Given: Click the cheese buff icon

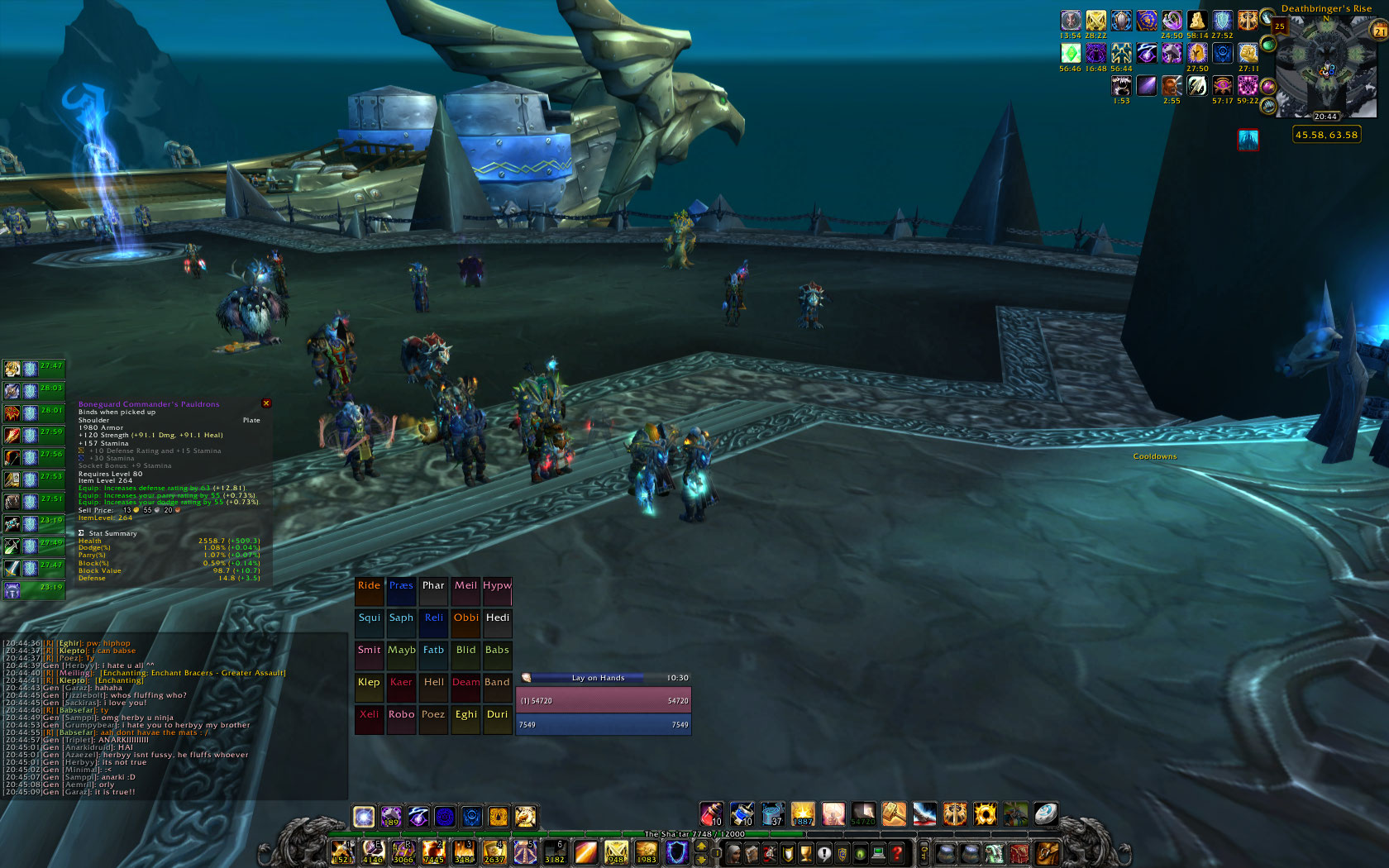Looking at the screenshot, I should pyautogui.click(x=1196, y=21).
